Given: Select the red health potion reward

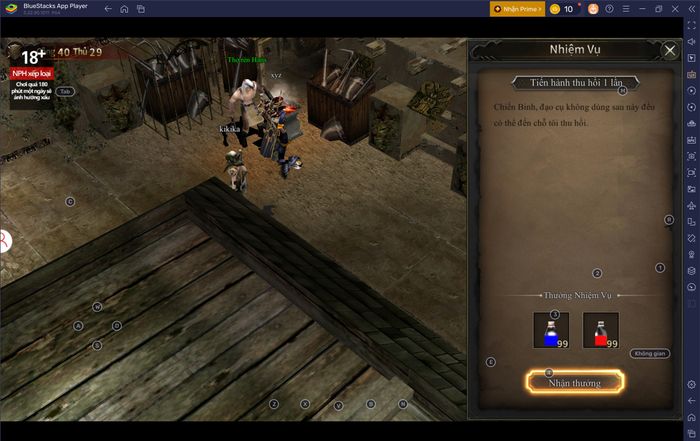Looking at the screenshot, I should [x=600, y=330].
